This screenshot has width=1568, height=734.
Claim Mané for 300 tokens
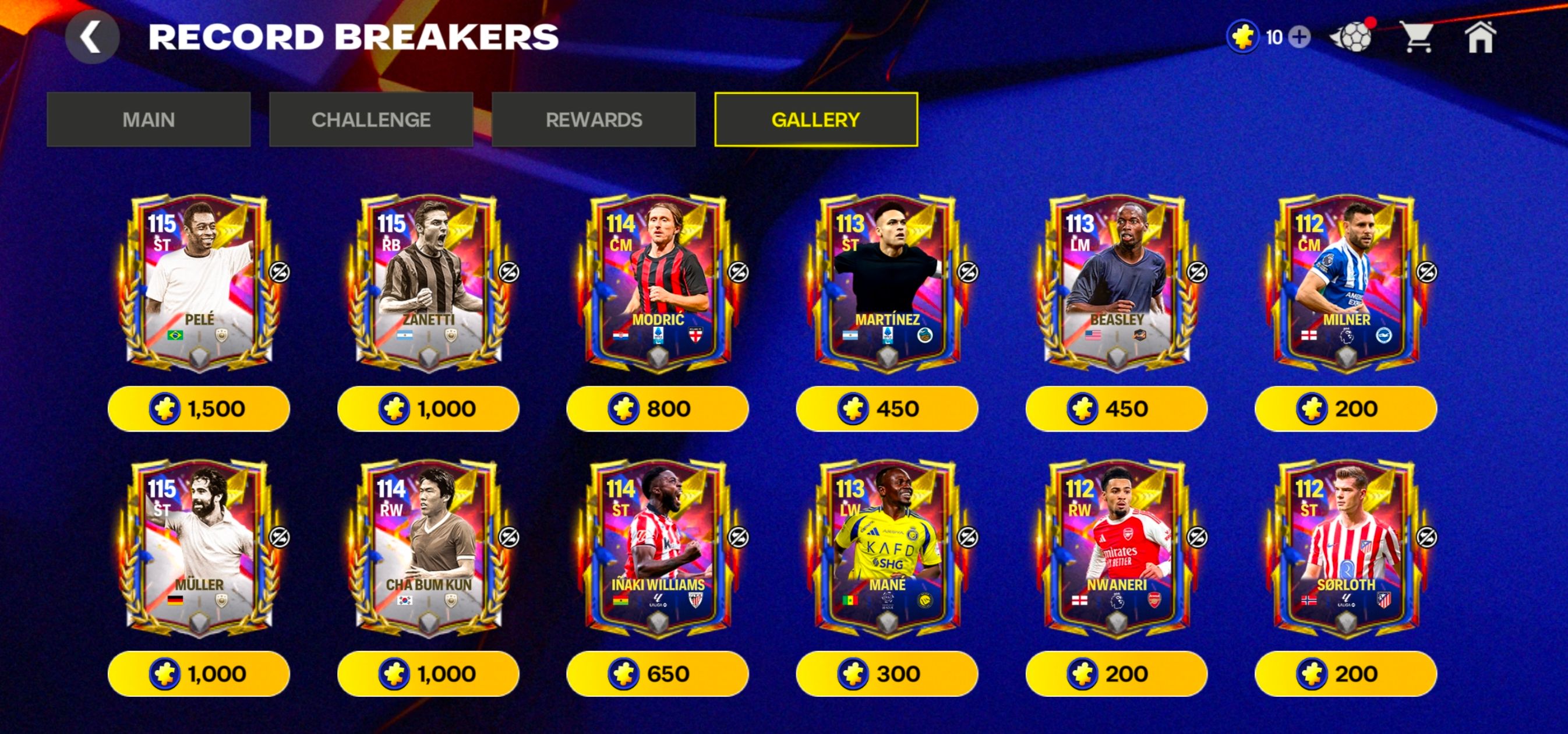coord(887,674)
